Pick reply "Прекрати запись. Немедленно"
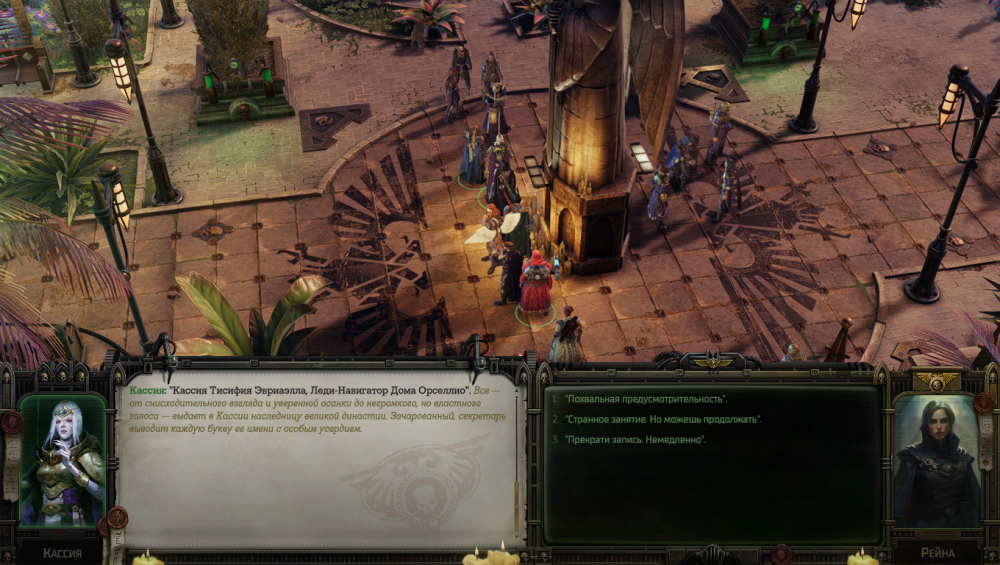Viewport: 1000px width, 565px height. pos(635,439)
